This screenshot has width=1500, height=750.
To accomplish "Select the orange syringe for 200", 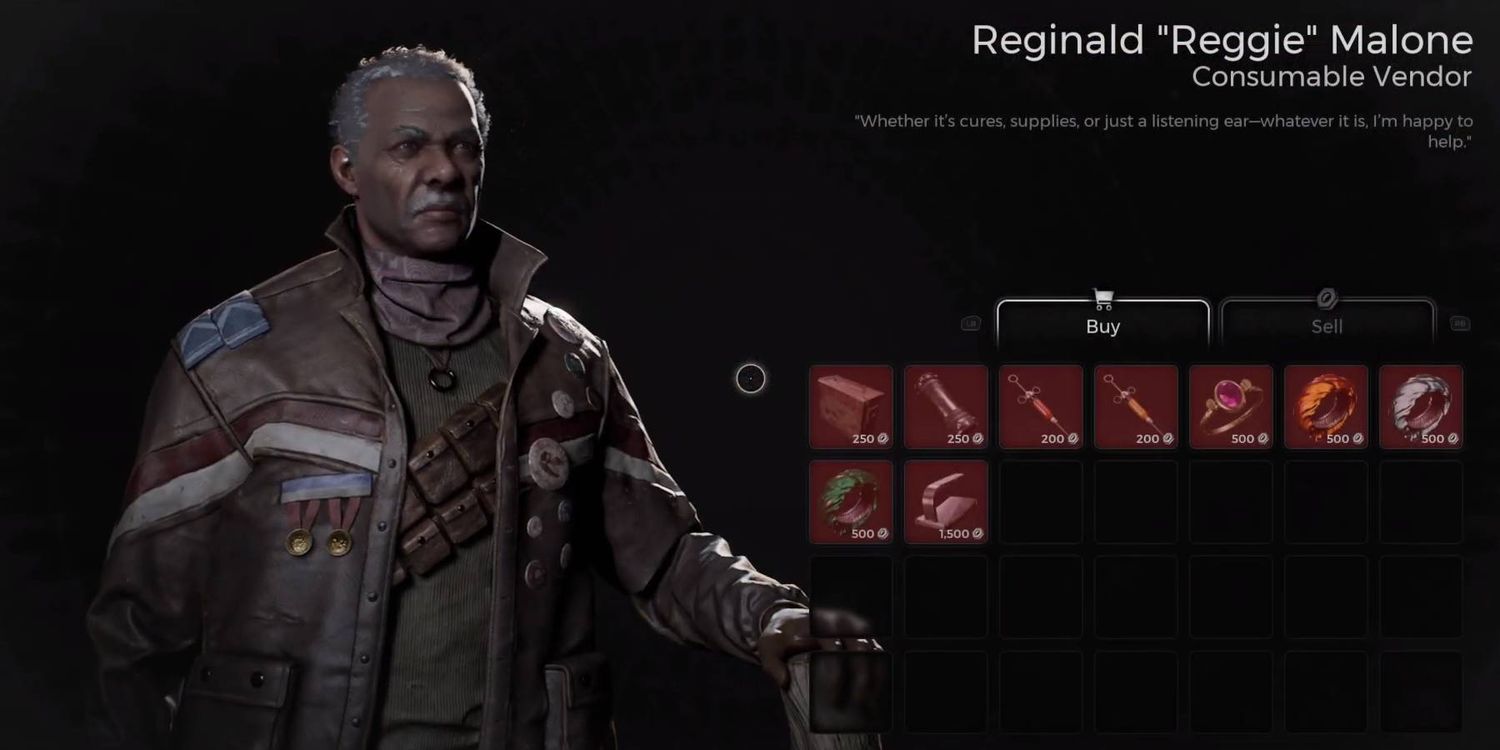I will (1136, 407).
